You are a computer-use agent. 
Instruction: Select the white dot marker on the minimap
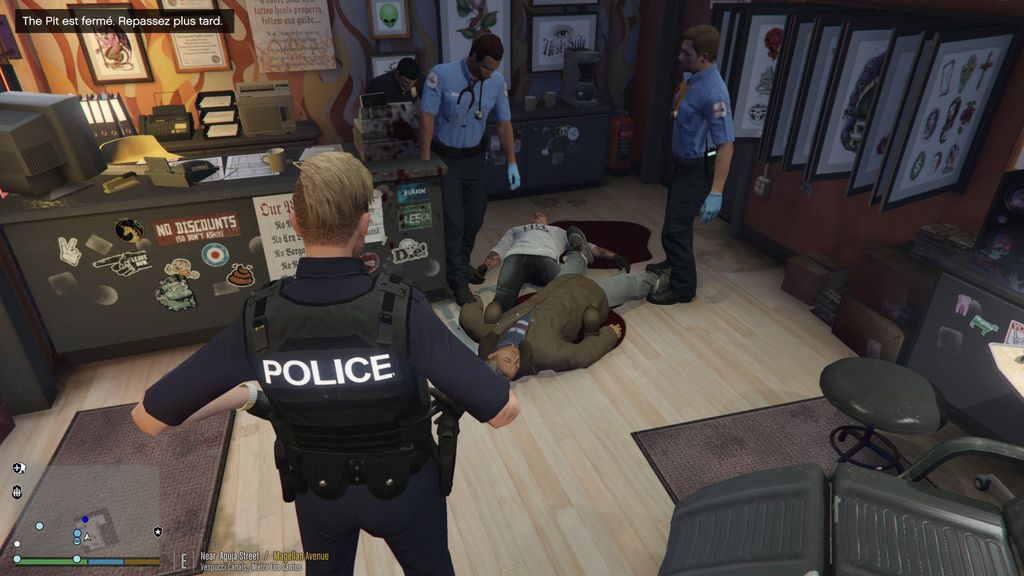pyautogui.click(x=17, y=544)
